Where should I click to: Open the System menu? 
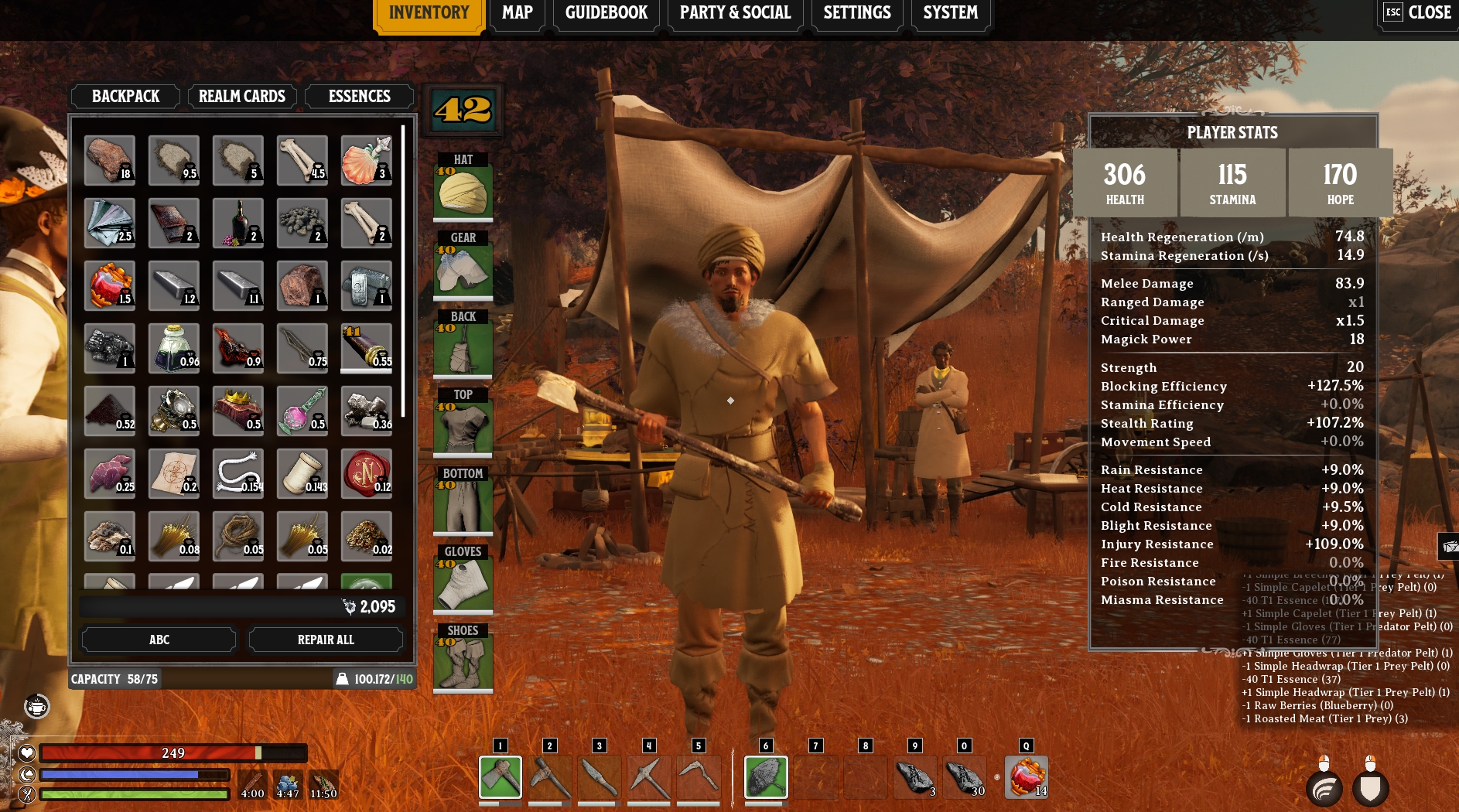950,13
